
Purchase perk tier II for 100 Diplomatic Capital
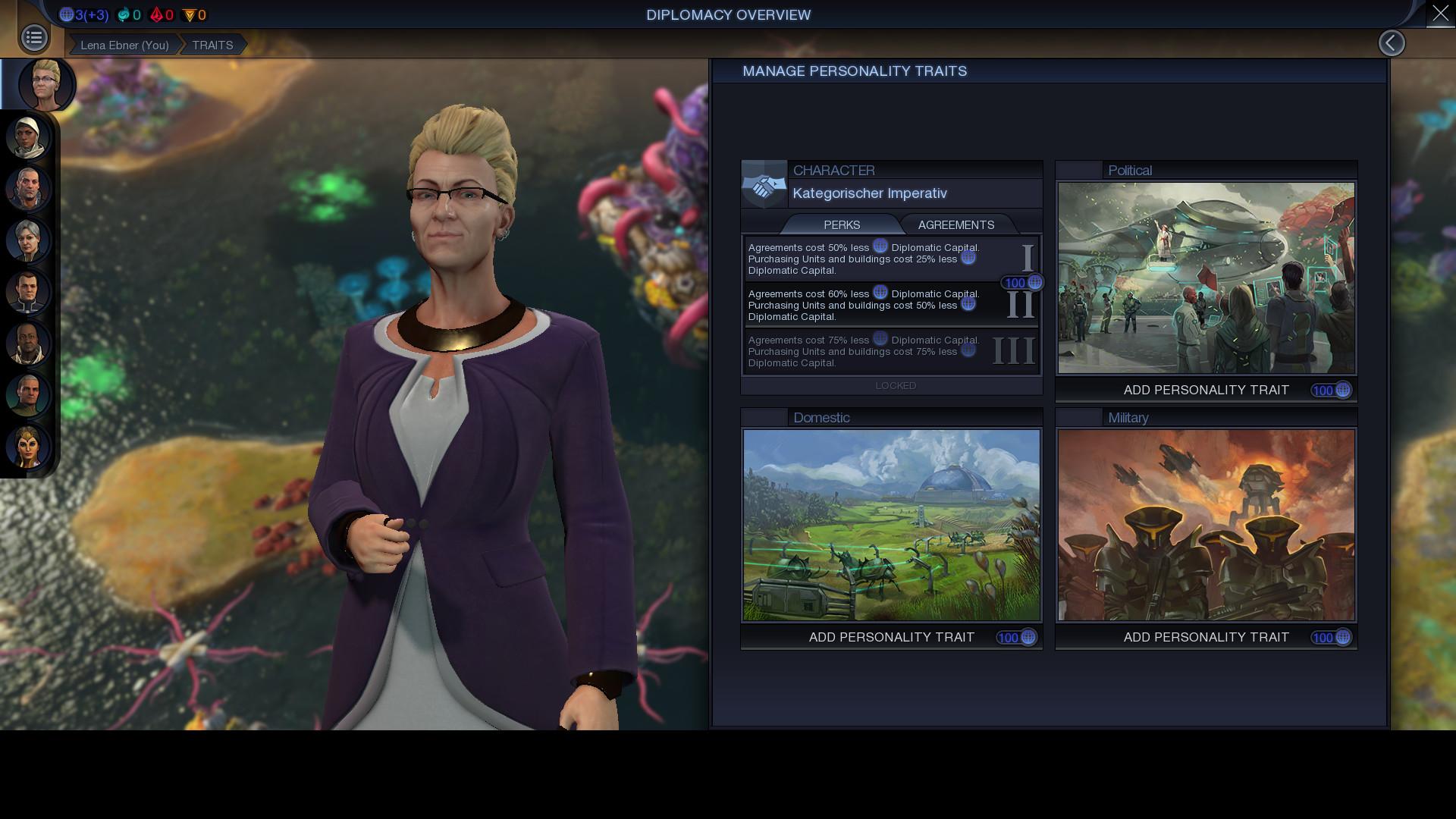pyautogui.click(x=1018, y=282)
